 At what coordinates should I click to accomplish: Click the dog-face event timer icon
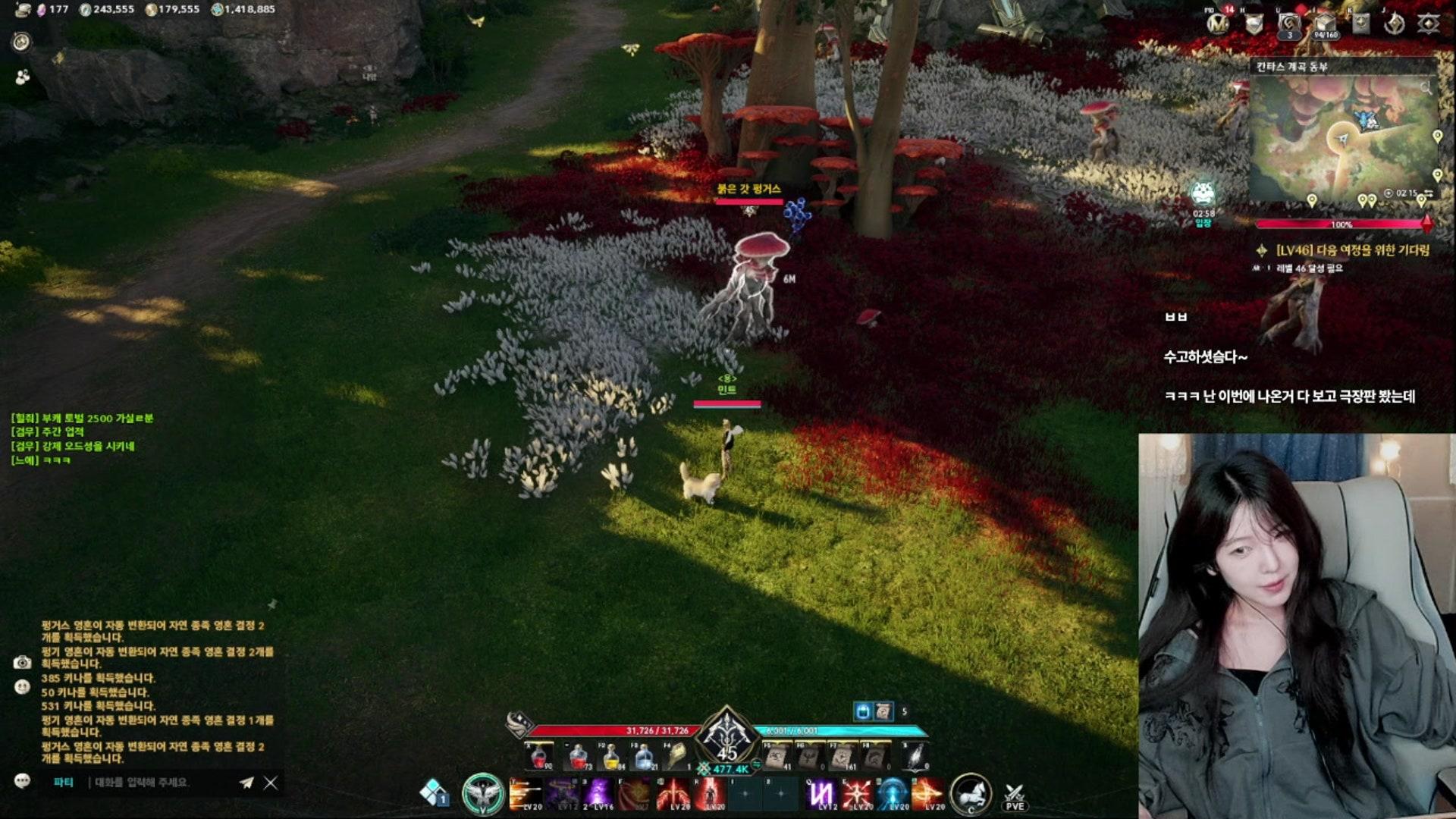[x=1203, y=195]
